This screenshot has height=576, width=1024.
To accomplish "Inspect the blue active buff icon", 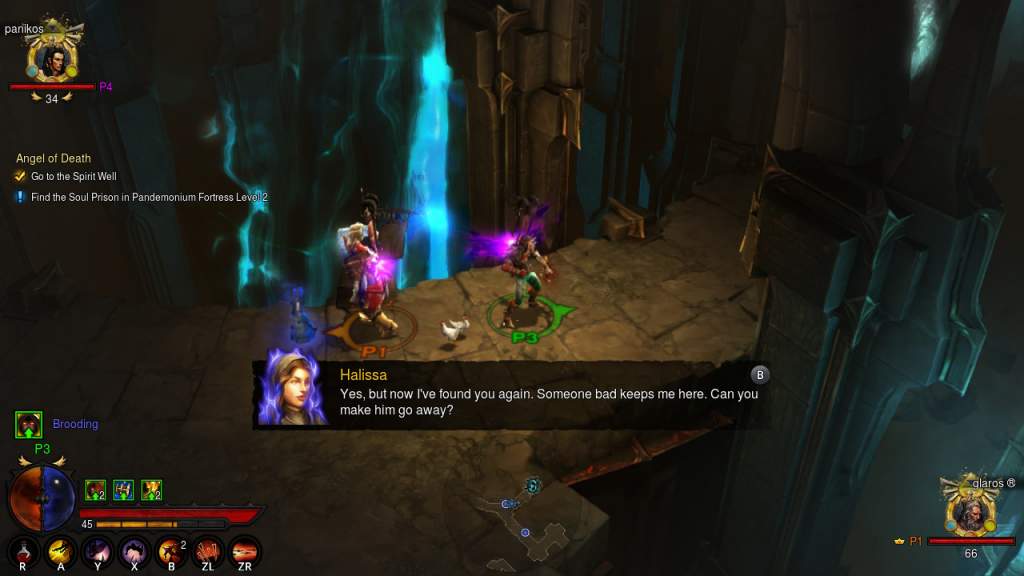I will pyautogui.click(x=123, y=490).
